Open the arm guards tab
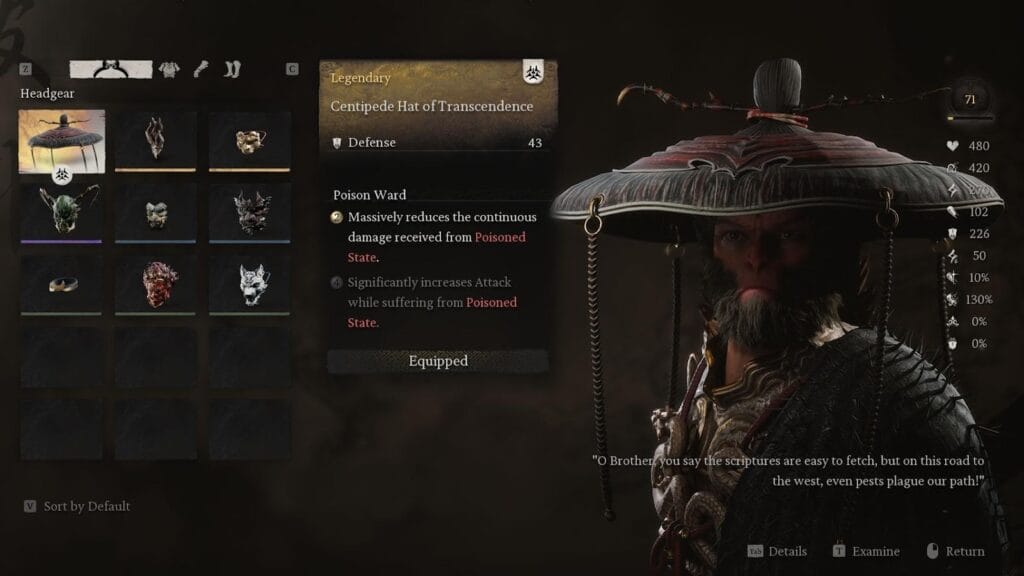Screen dimensions: 1024x576 200,69
